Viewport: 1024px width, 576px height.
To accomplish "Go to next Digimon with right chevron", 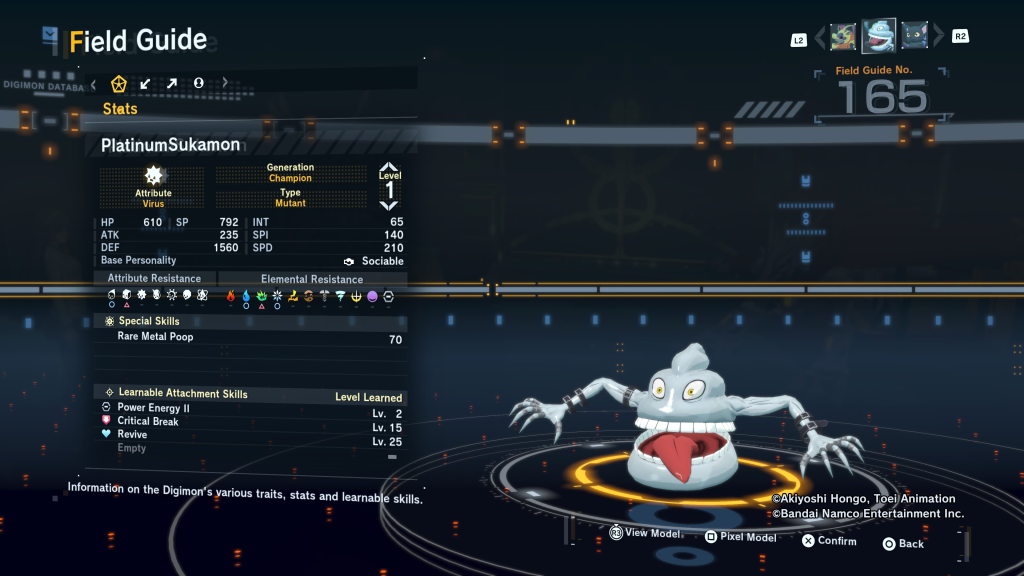I will (938, 38).
